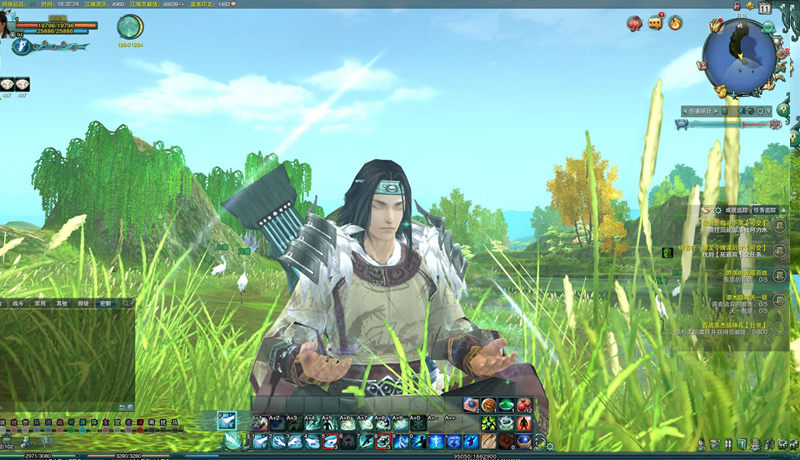Select the green orb below the top bar
The width and height of the screenshot is (800, 460).
point(129,28)
